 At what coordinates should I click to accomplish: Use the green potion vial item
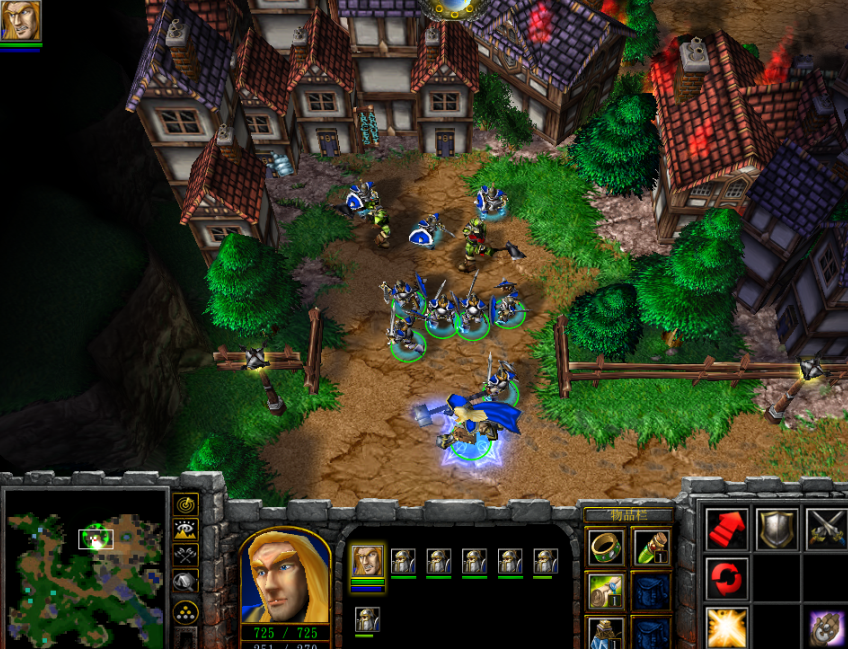[652, 547]
